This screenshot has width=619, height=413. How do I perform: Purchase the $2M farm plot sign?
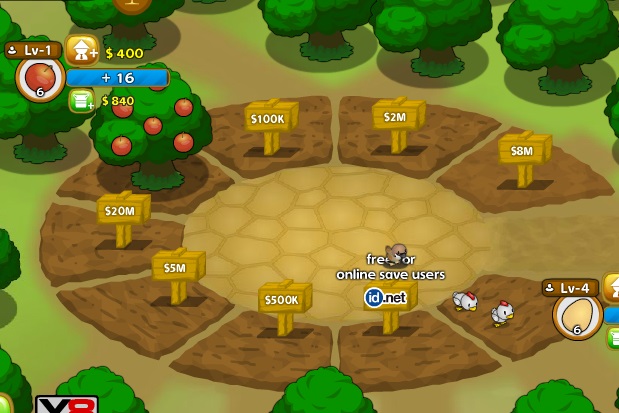(x=396, y=117)
